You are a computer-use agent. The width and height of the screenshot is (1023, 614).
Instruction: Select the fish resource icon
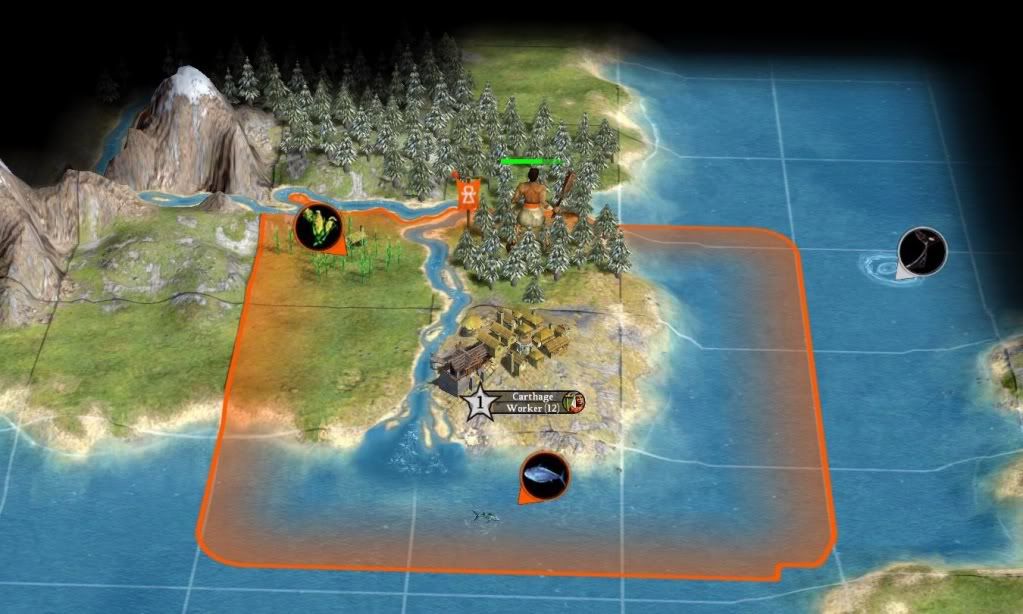tap(544, 474)
